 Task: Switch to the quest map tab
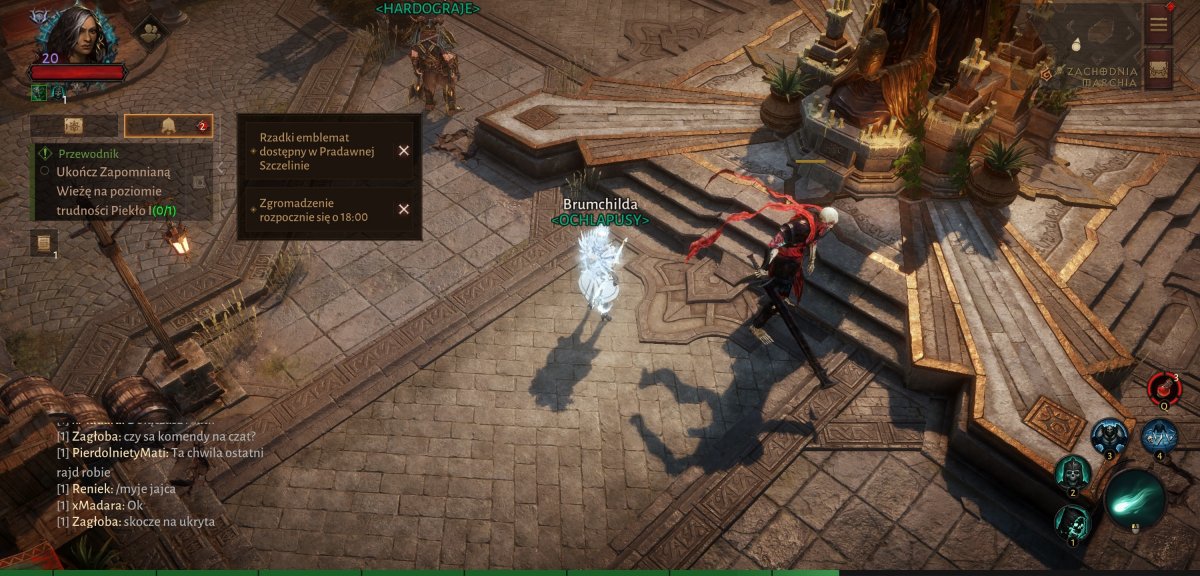tap(73, 126)
